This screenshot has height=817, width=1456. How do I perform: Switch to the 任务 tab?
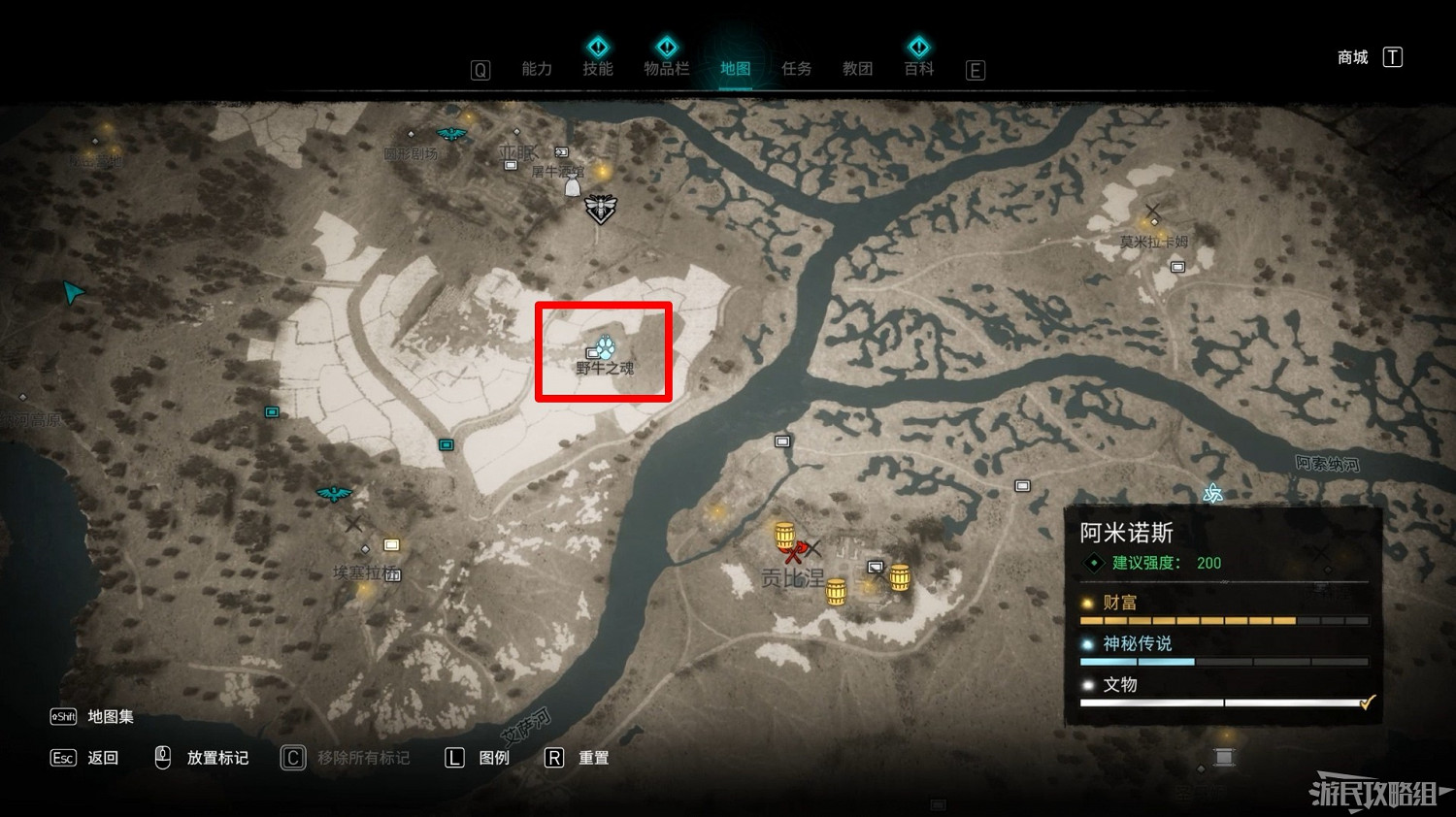[796, 68]
